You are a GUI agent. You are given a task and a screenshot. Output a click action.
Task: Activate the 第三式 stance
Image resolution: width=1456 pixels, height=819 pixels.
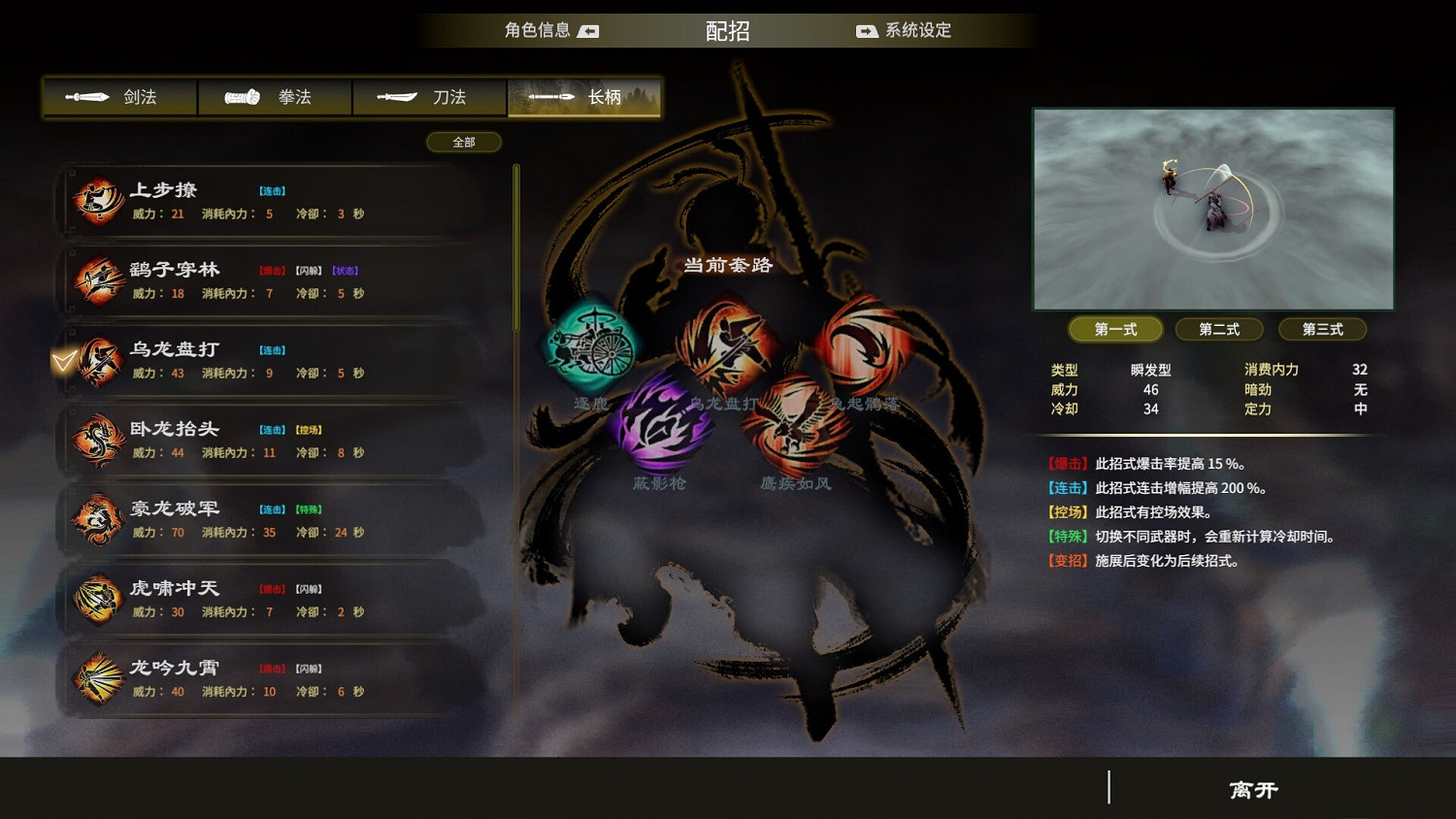pos(1321,329)
